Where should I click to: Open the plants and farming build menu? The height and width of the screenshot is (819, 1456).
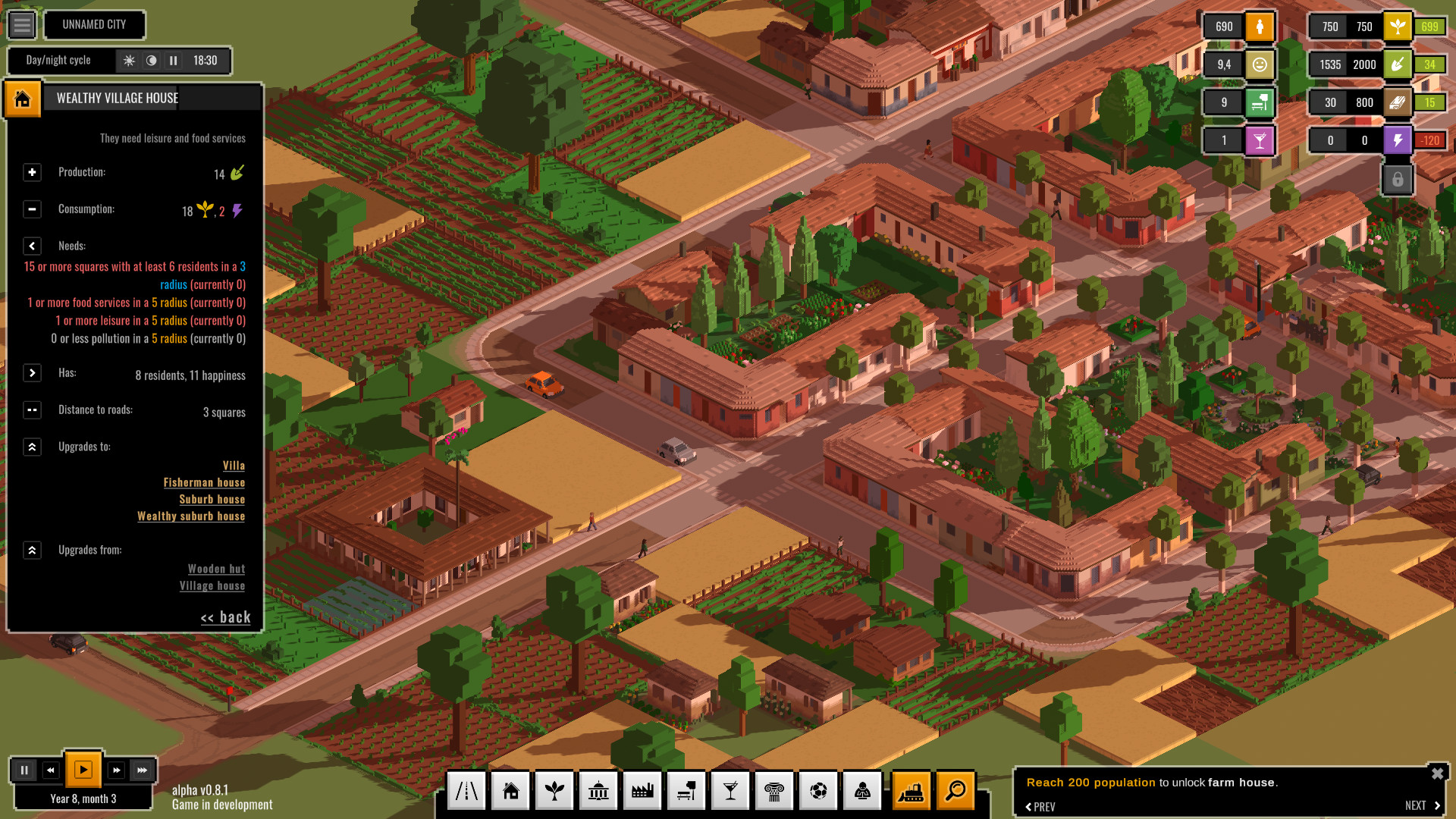pos(554,790)
